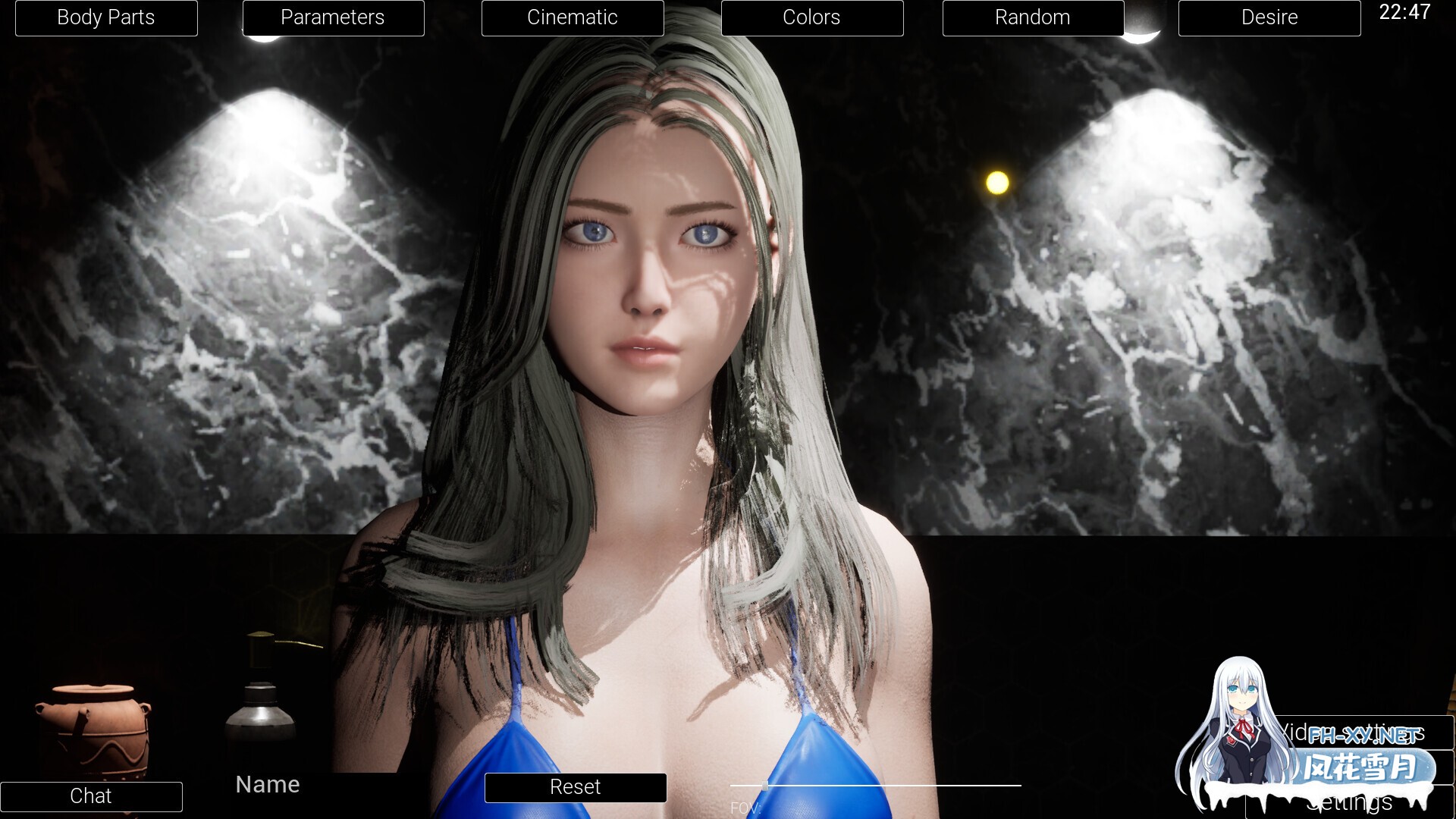Click Random to randomize the character

tap(1033, 17)
